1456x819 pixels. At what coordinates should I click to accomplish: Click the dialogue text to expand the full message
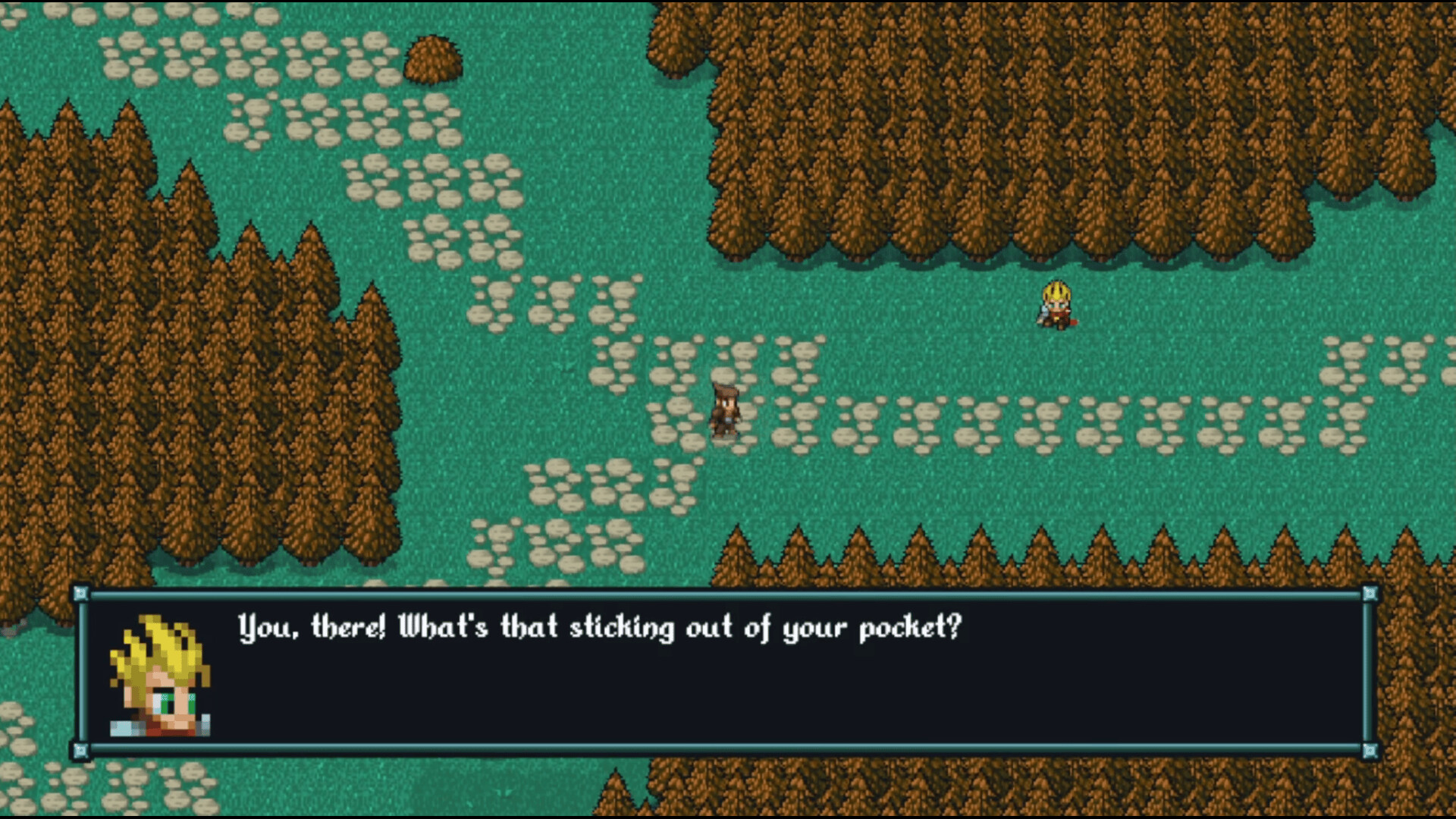[x=598, y=628]
